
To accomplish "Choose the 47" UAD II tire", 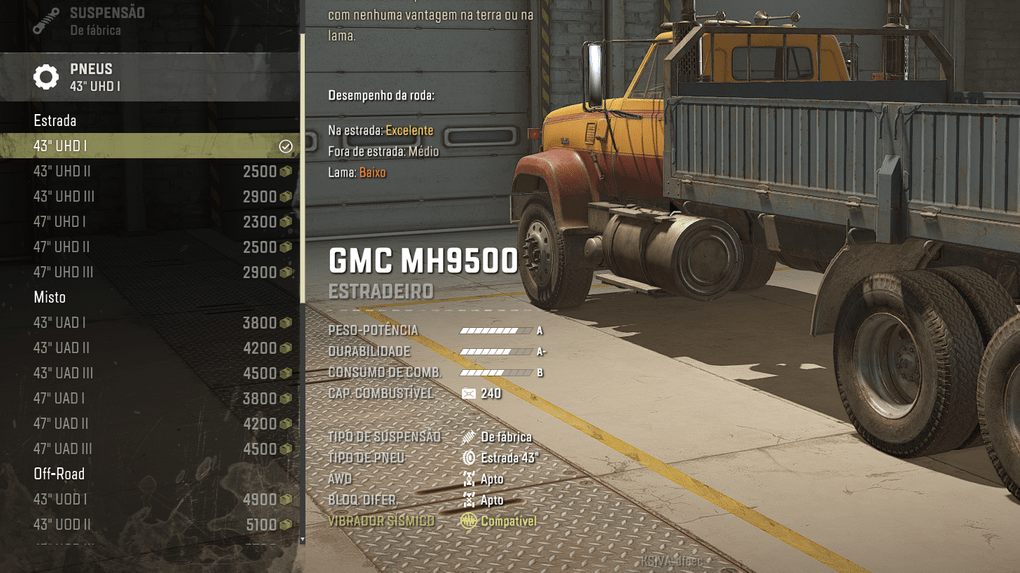I will click(x=150, y=424).
